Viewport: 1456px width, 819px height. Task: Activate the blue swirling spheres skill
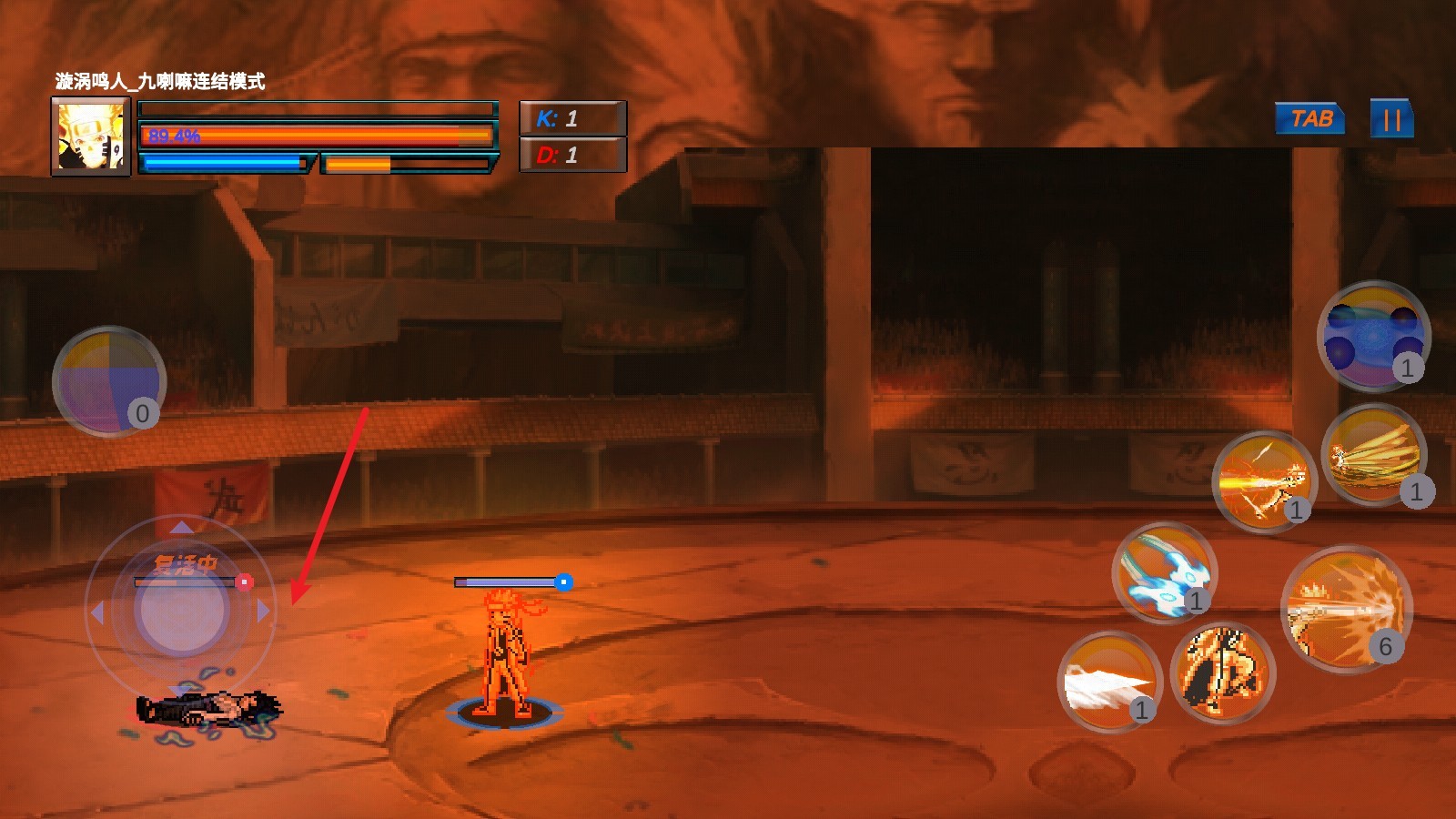[1372, 336]
